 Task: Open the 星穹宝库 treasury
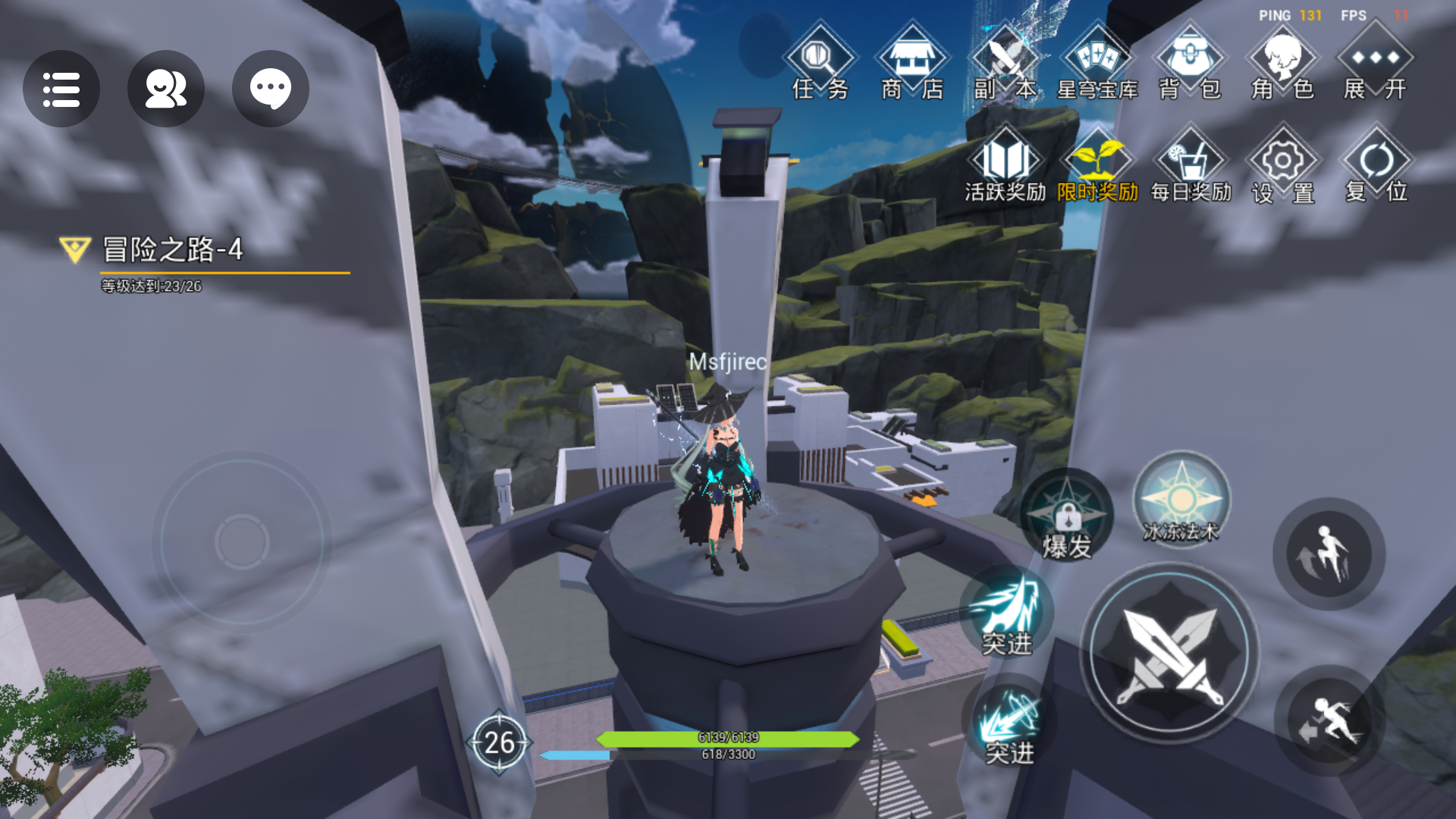click(x=1097, y=64)
